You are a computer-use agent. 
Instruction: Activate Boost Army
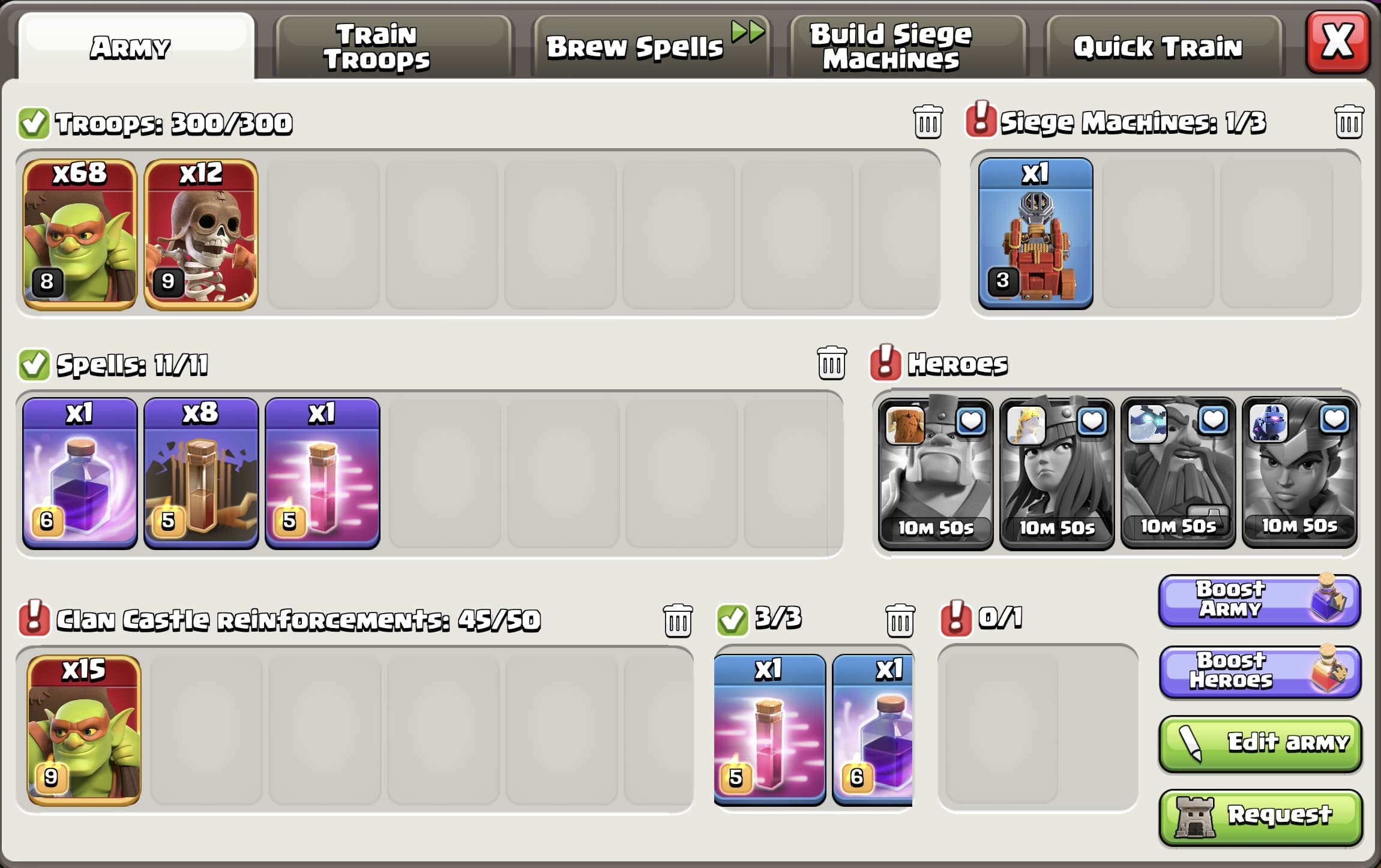(1259, 600)
